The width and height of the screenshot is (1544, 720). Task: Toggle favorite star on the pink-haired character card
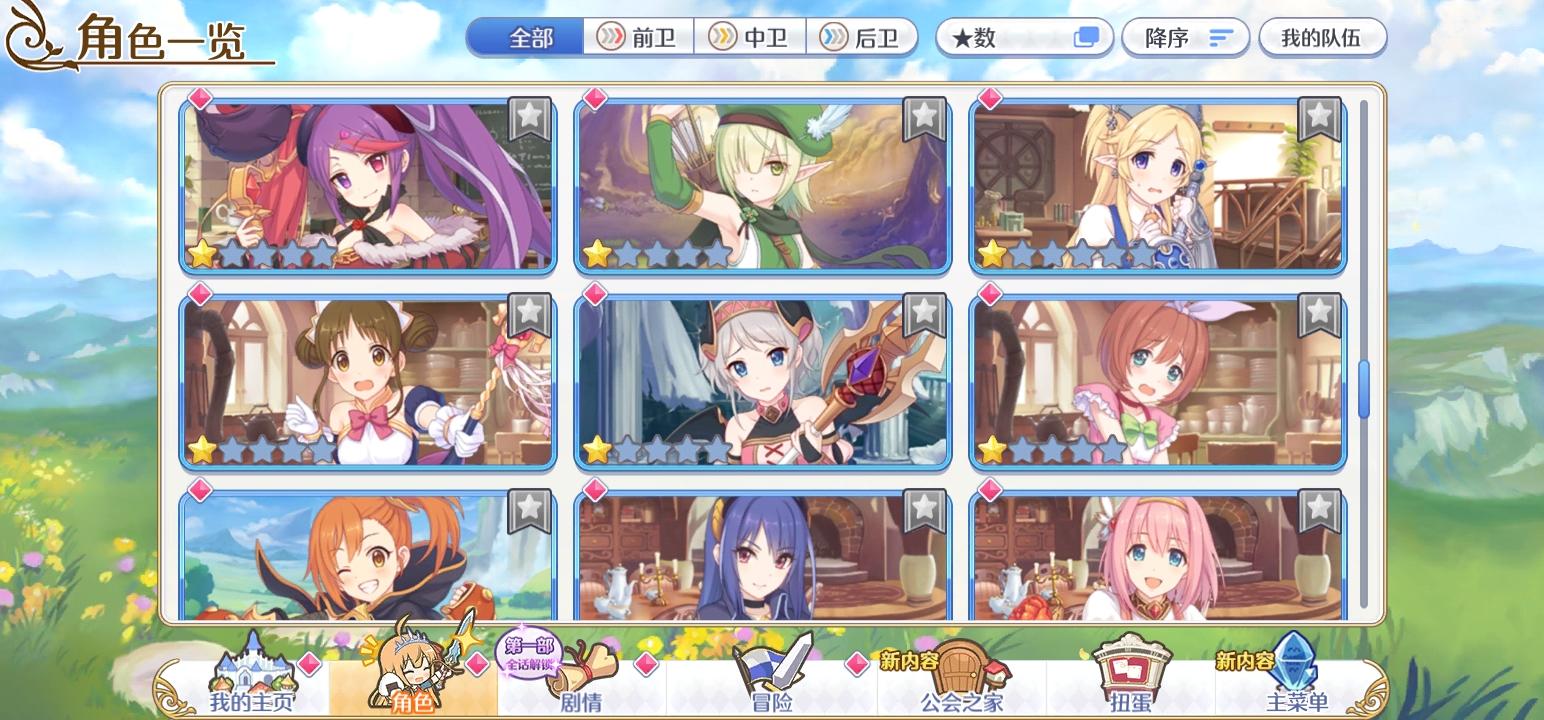(1321, 508)
